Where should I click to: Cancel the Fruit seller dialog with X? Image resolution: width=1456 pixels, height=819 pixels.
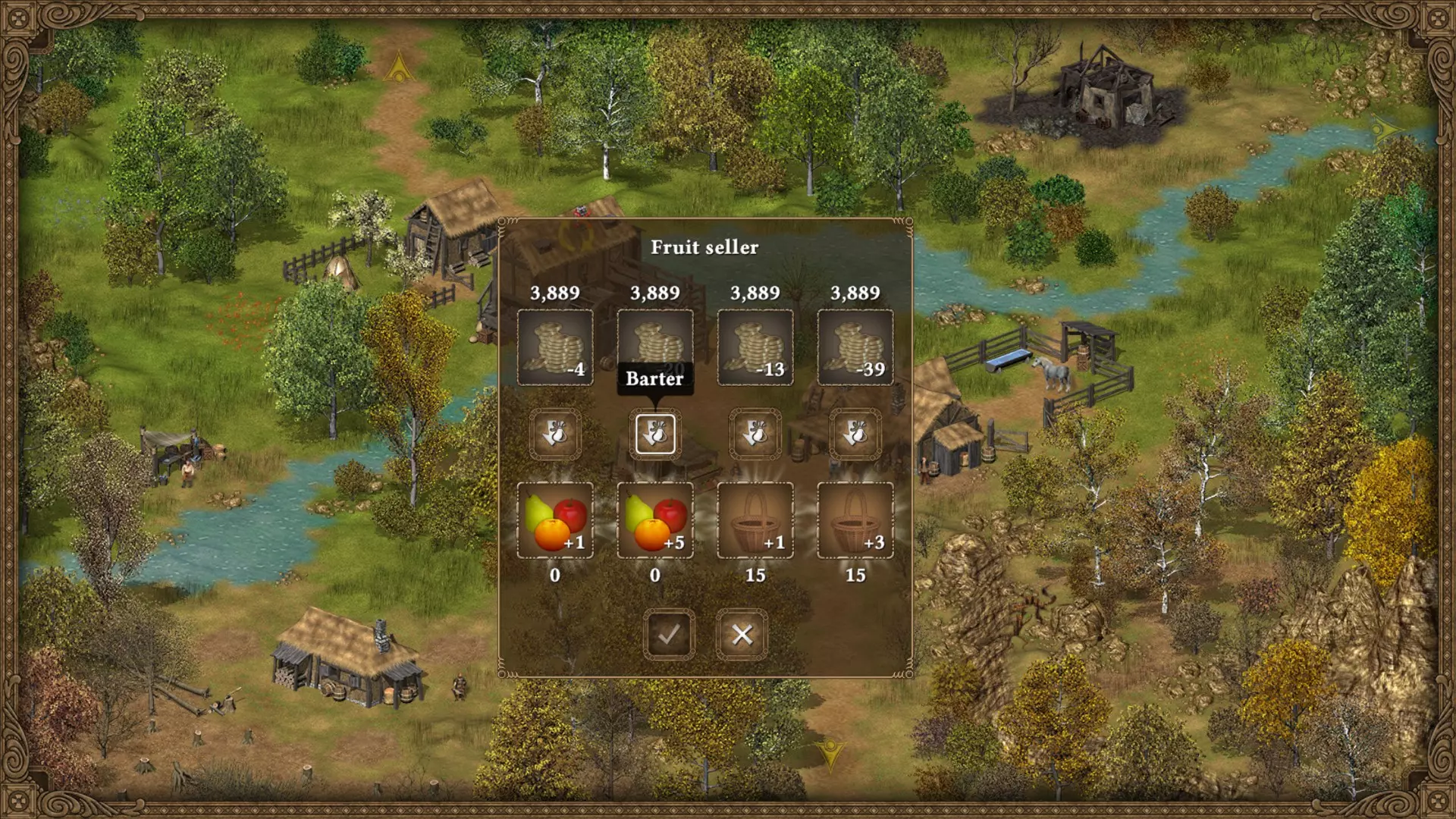tap(742, 634)
